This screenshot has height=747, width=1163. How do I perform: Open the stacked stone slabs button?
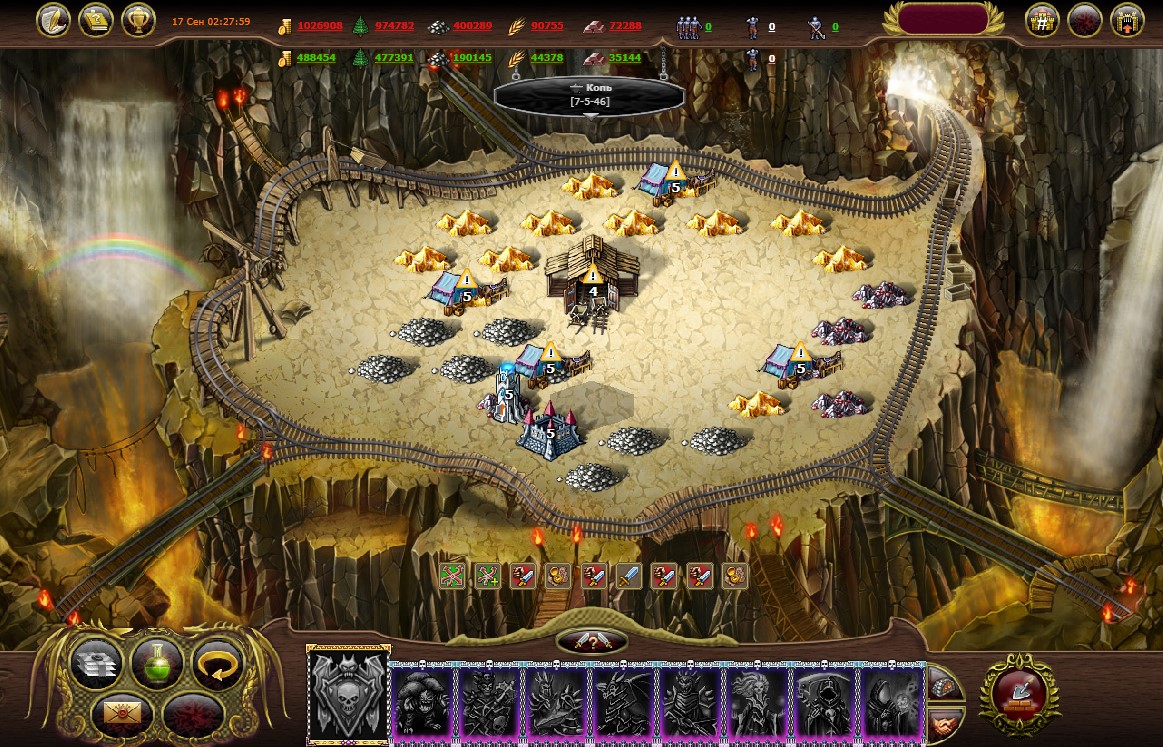tap(97, 663)
